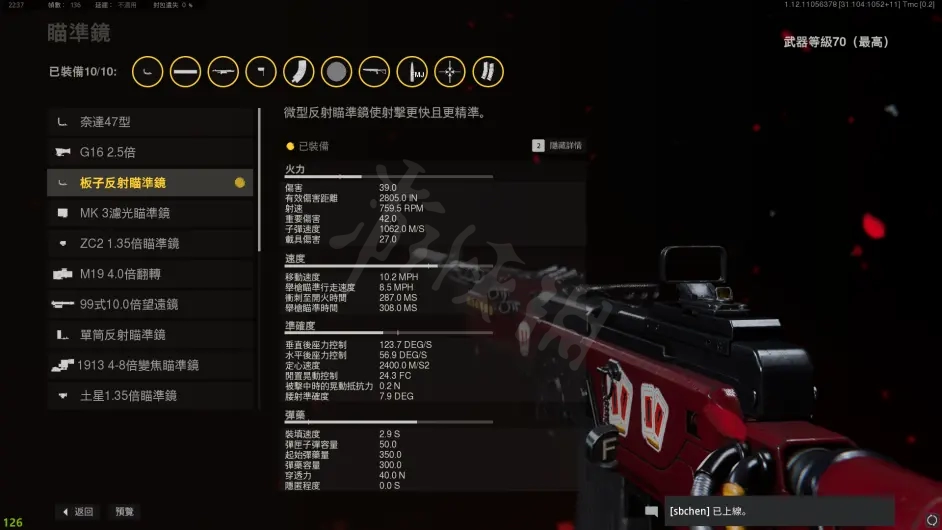Select the M19 4.0倍翻轉 scope
This screenshot has width=942, height=530.
(x=150, y=274)
